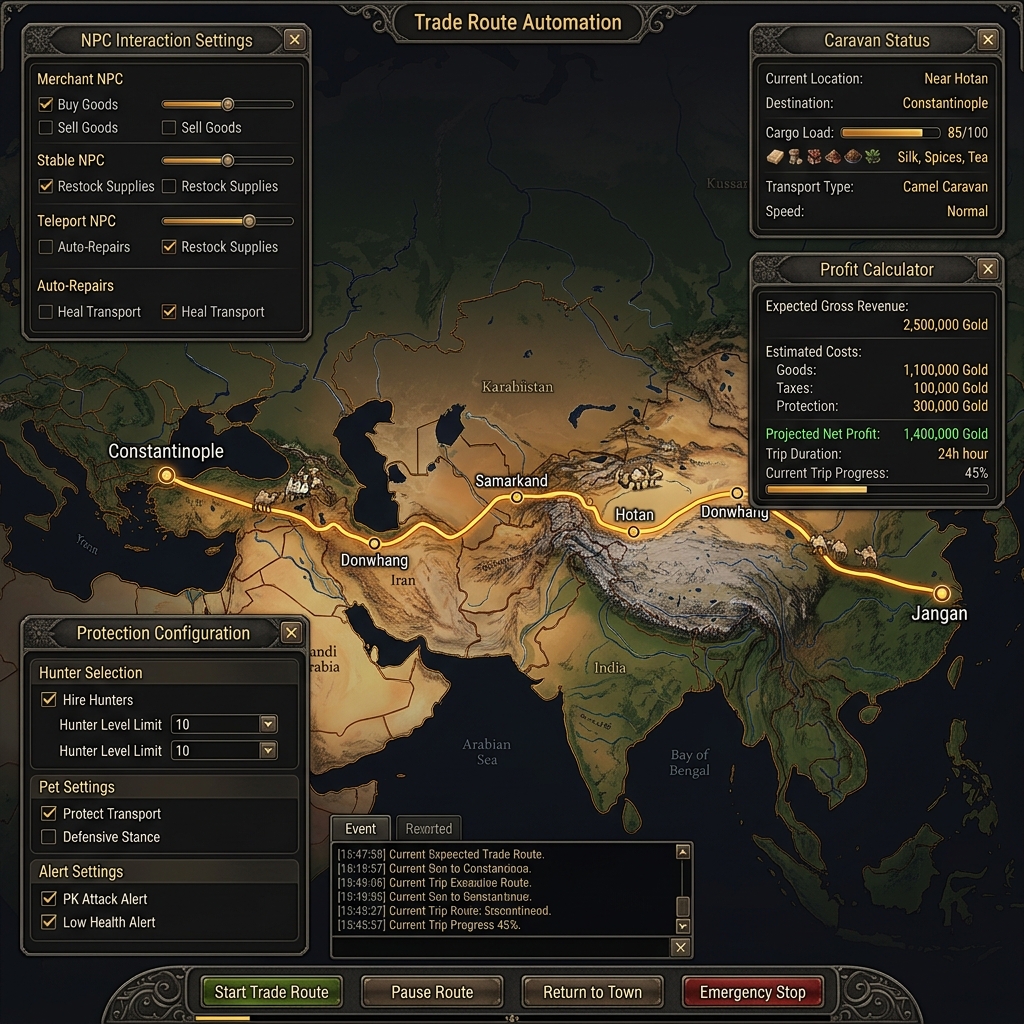1024x1024 pixels.
Task: Close the NPC Interaction Settings panel
Action: point(294,40)
